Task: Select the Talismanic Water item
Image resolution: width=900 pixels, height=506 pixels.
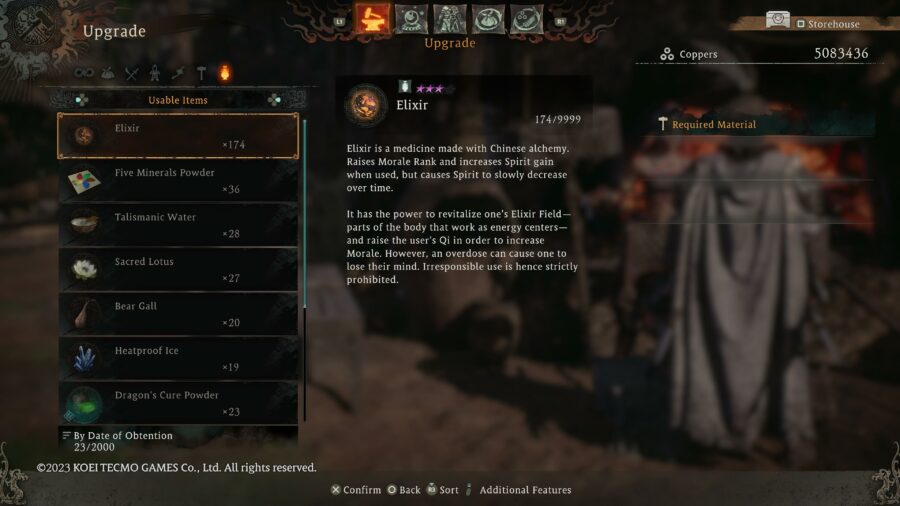Action: coord(178,225)
